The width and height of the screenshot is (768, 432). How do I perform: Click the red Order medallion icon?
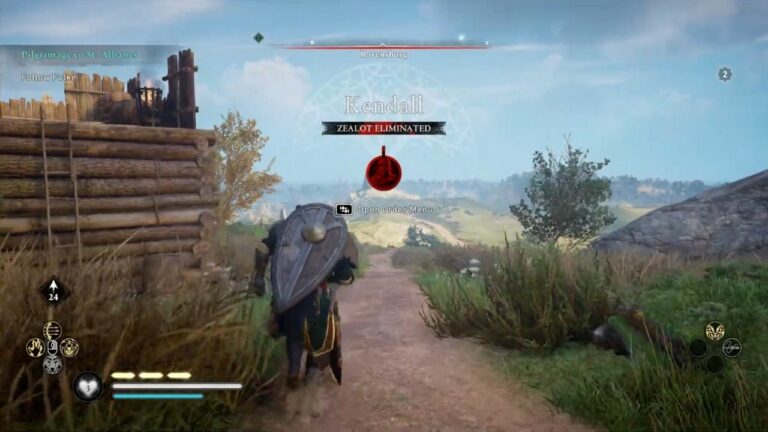tap(383, 171)
